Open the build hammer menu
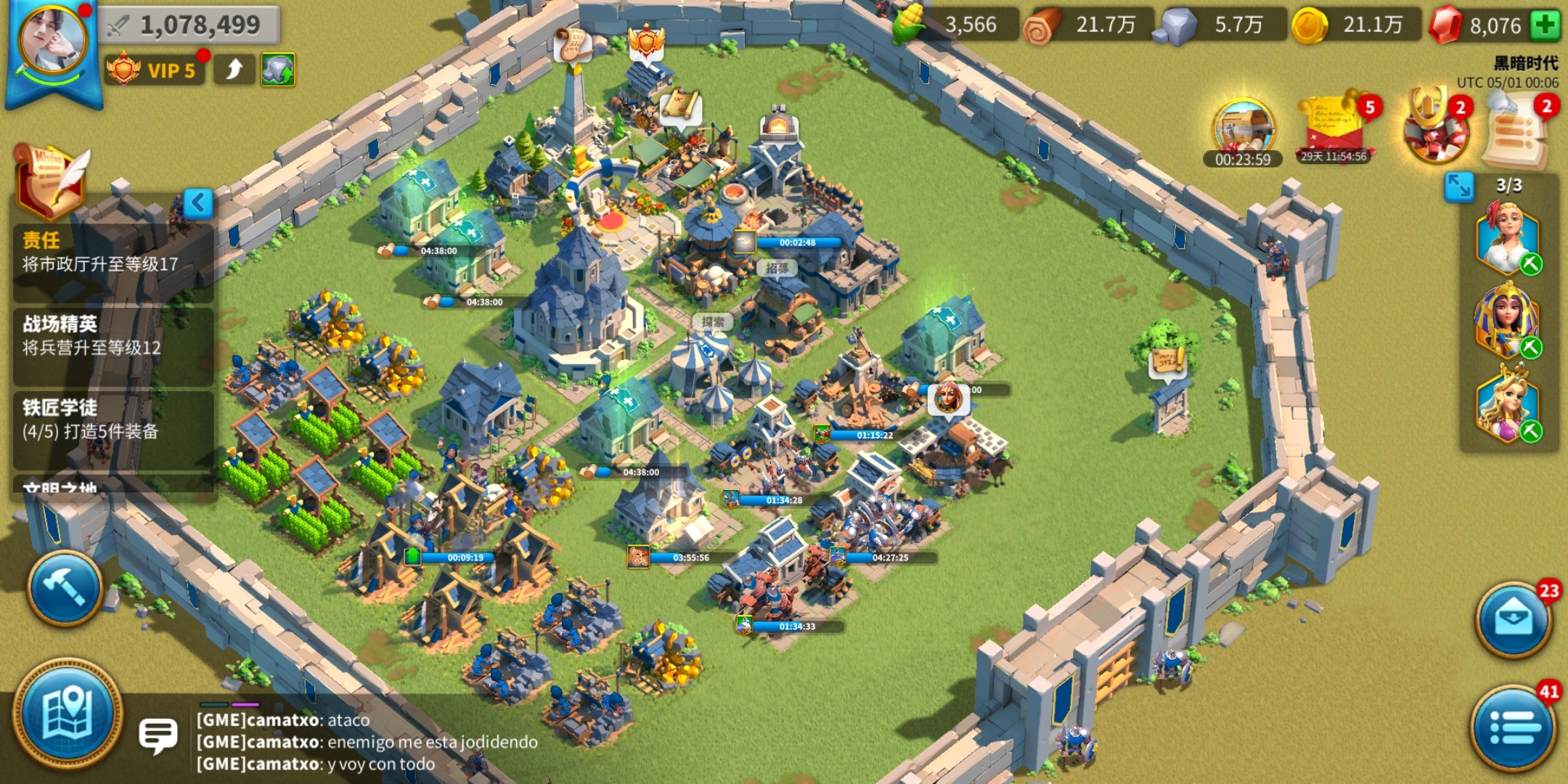Screen dimensions: 1568x784 point(65,587)
